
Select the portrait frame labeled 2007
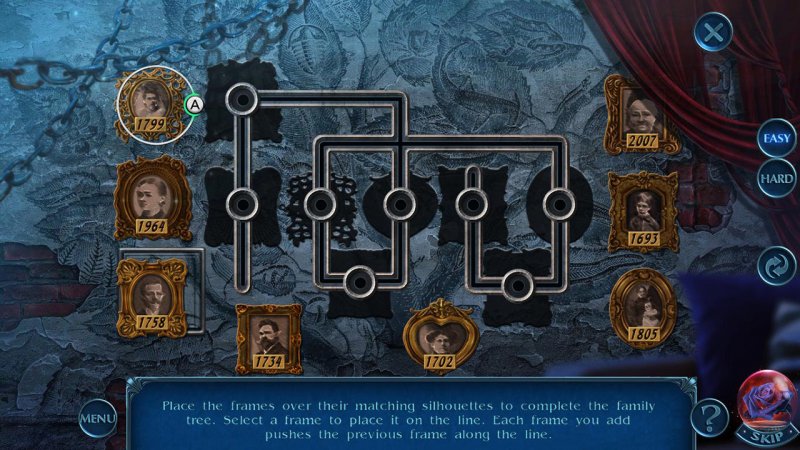pyautogui.click(x=642, y=114)
